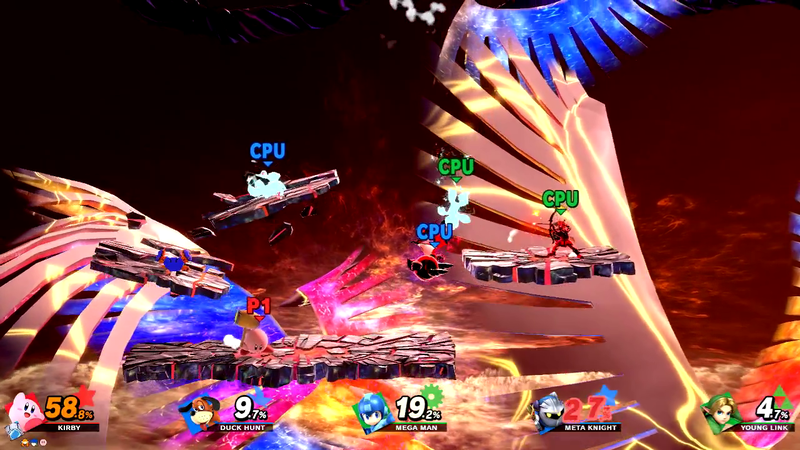
Task: Select the Young Link fighter portrait
Action: pyautogui.click(x=722, y=410)
